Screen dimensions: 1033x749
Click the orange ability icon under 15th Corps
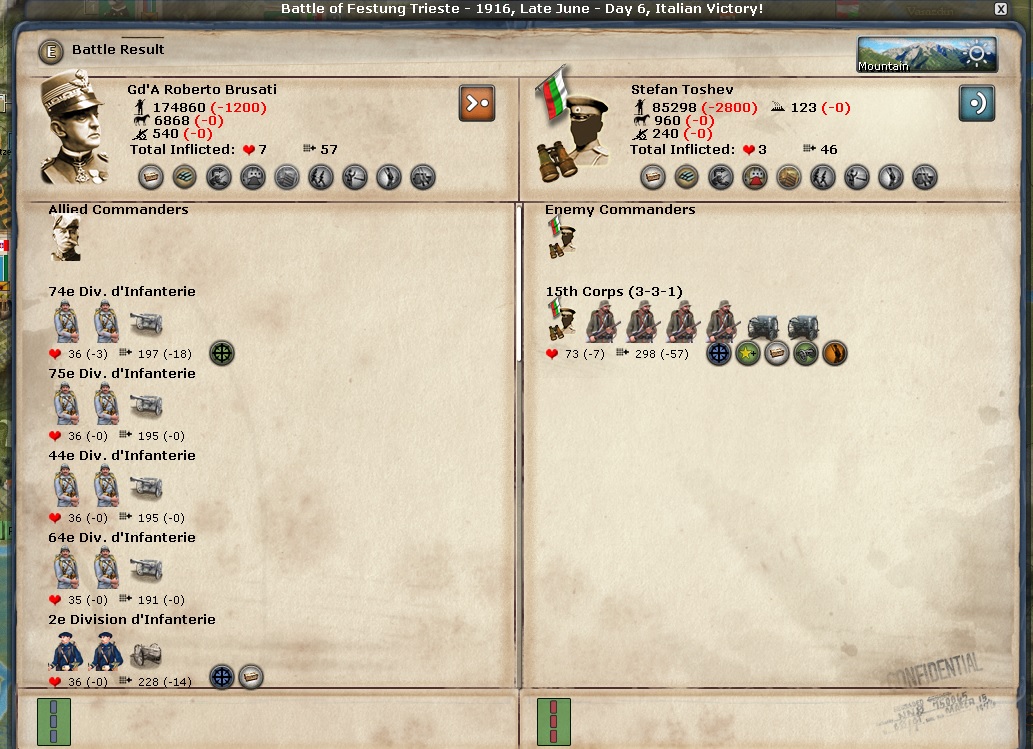[834, 353]
